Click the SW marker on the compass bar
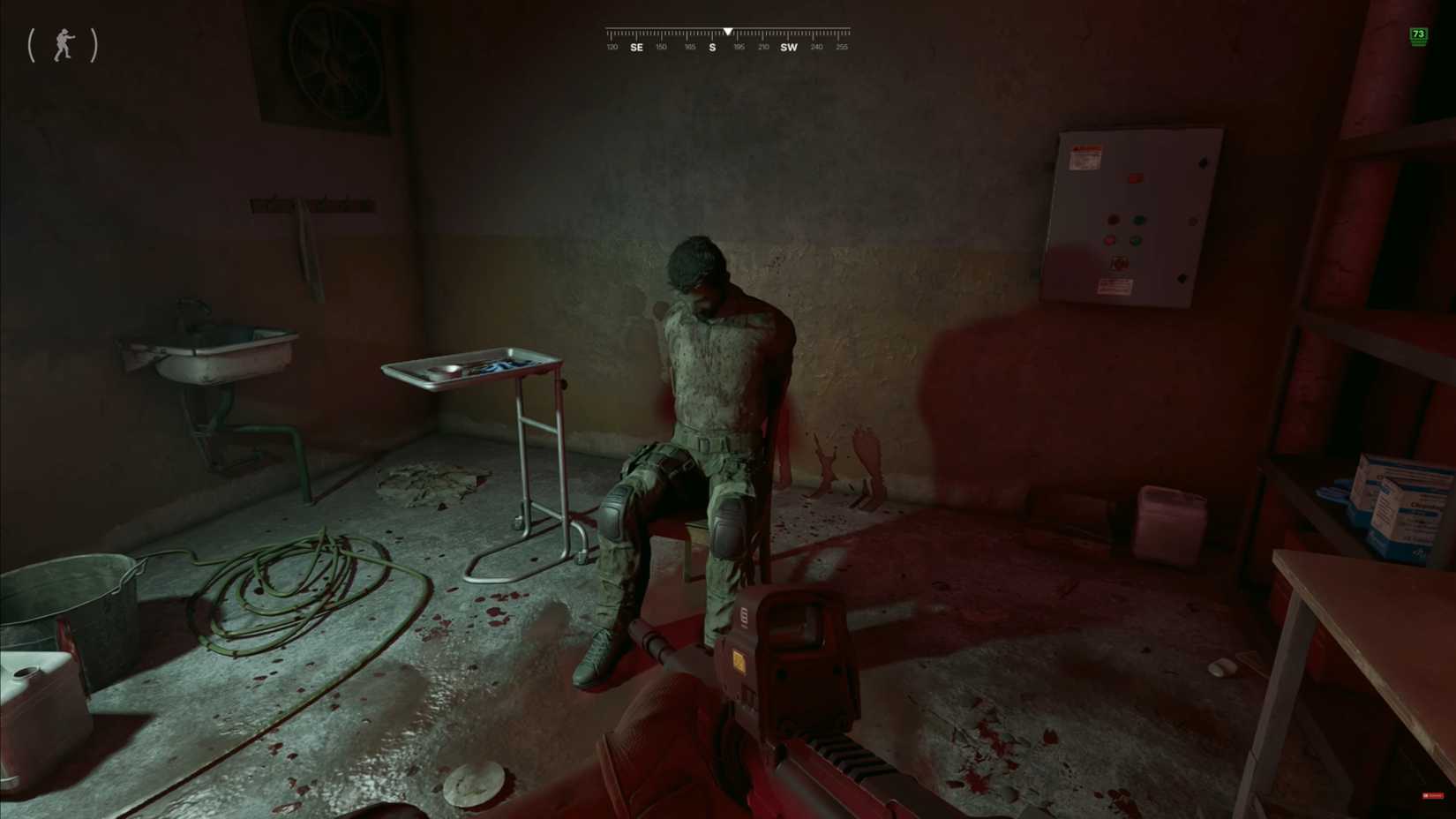This screenshot has width=1456, height=819. point(789,47)
